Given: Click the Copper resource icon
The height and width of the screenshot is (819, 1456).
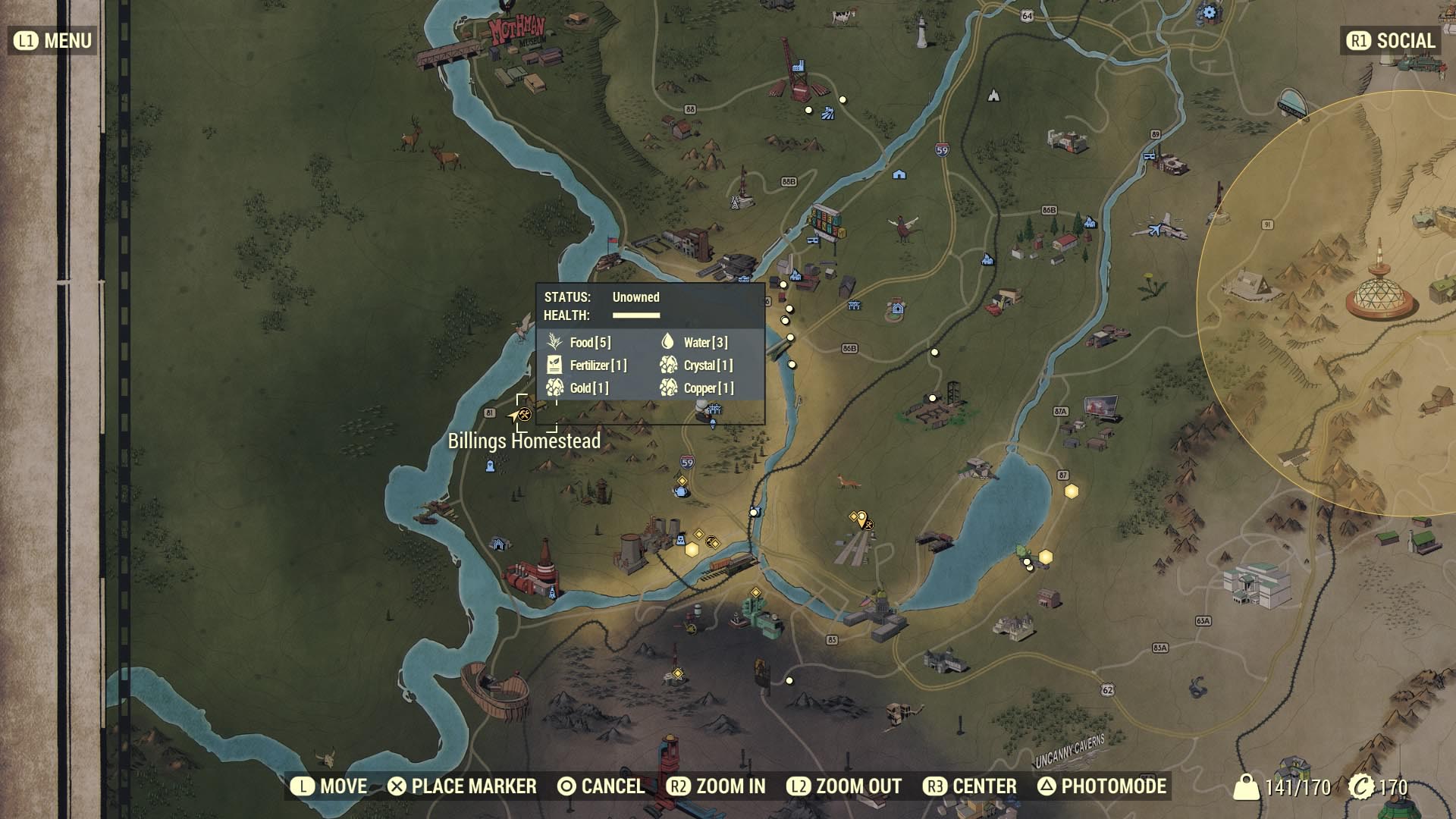Looking at the screenshot, I should [669, 388].
